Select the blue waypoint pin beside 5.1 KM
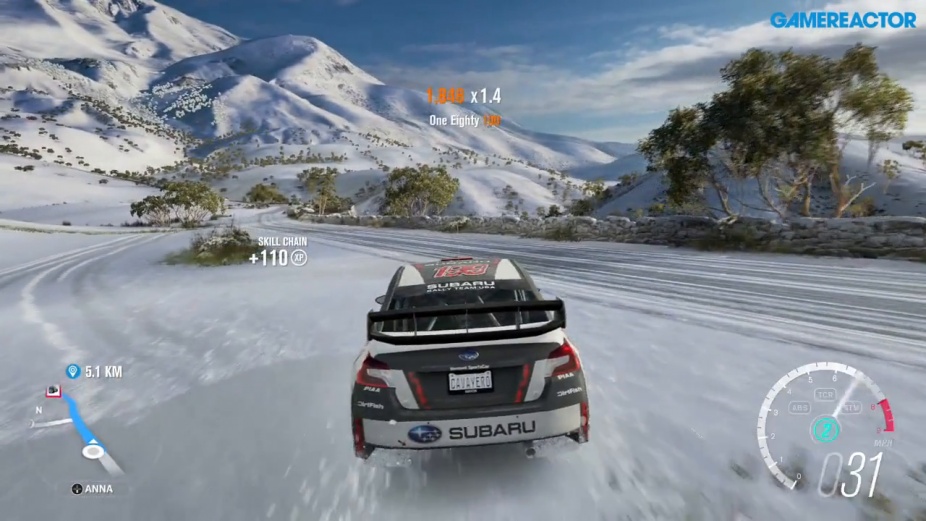Viewport: 926px width, 521px height. point(72,372)
